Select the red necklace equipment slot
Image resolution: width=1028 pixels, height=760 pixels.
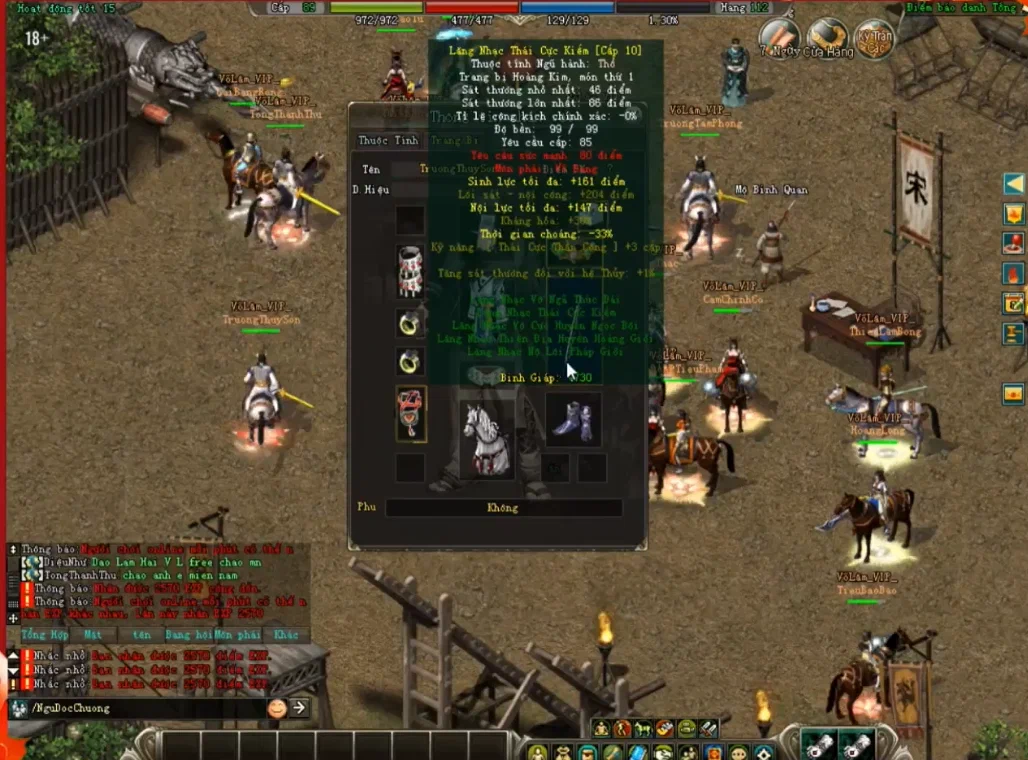tap(411, 413)
